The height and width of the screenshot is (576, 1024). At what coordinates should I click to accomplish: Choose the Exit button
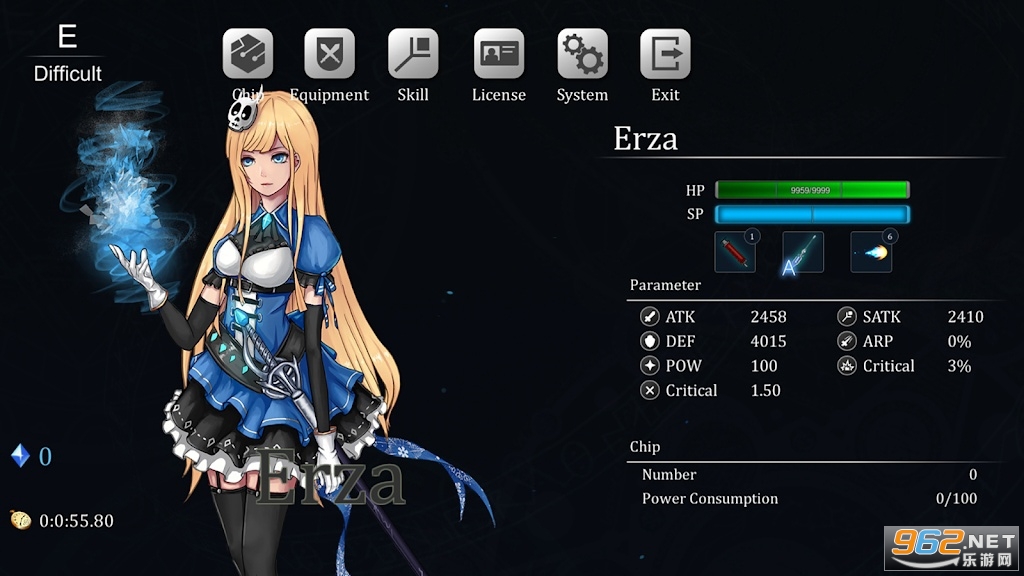[x=665, y=54]
